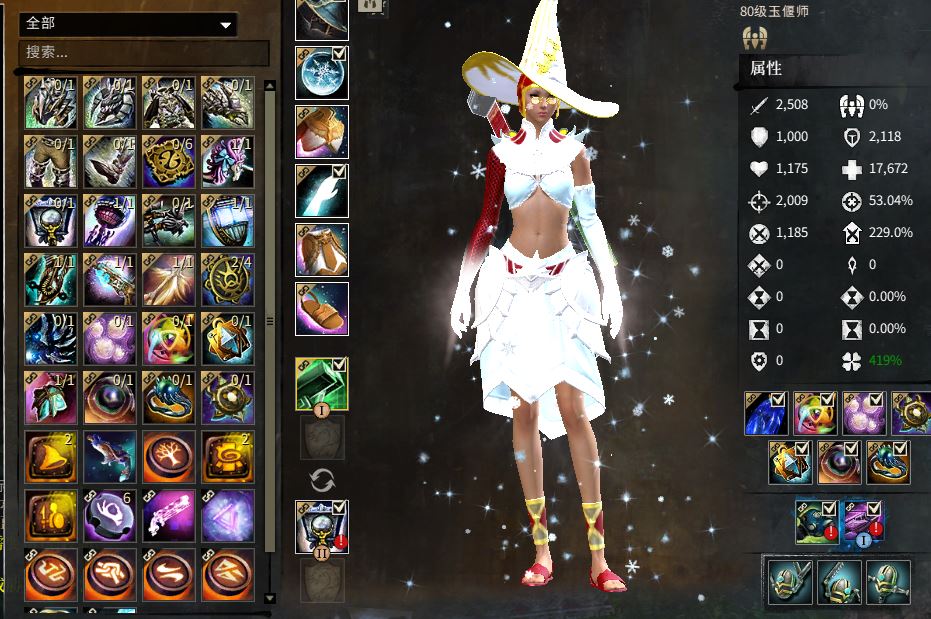The height and width of the screenshot is (619, 931).
Task: Select the green weapon in set I
Action: click(x=321, y=383)
